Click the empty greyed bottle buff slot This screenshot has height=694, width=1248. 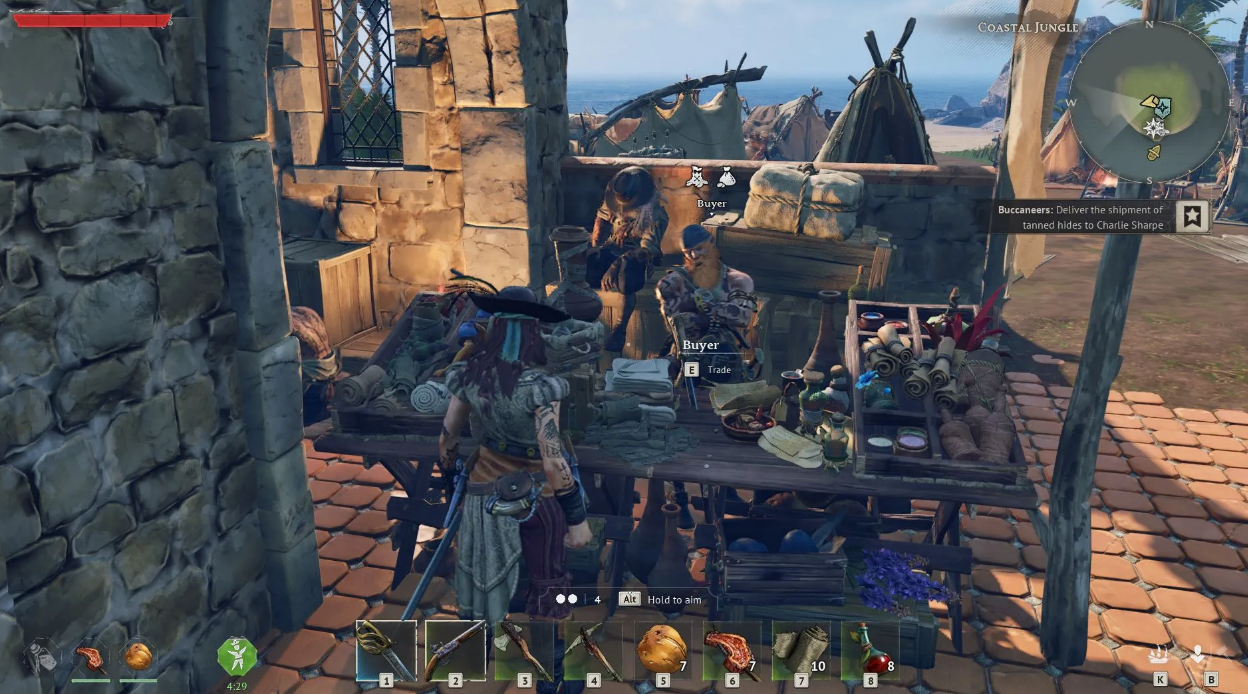click(x=41, y=656)
